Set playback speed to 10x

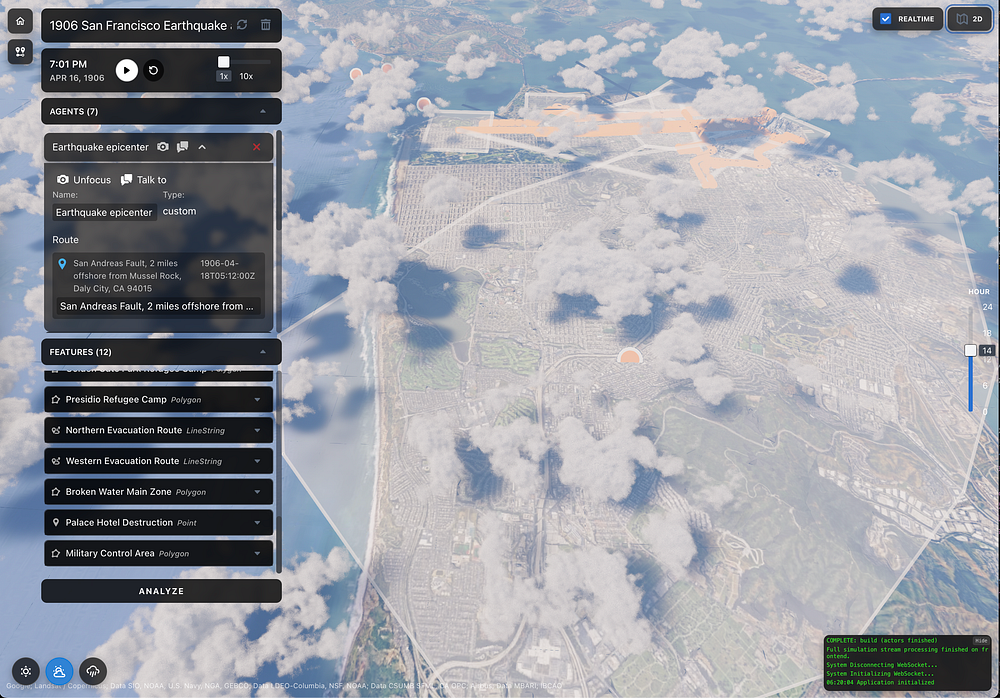[246, 76]
